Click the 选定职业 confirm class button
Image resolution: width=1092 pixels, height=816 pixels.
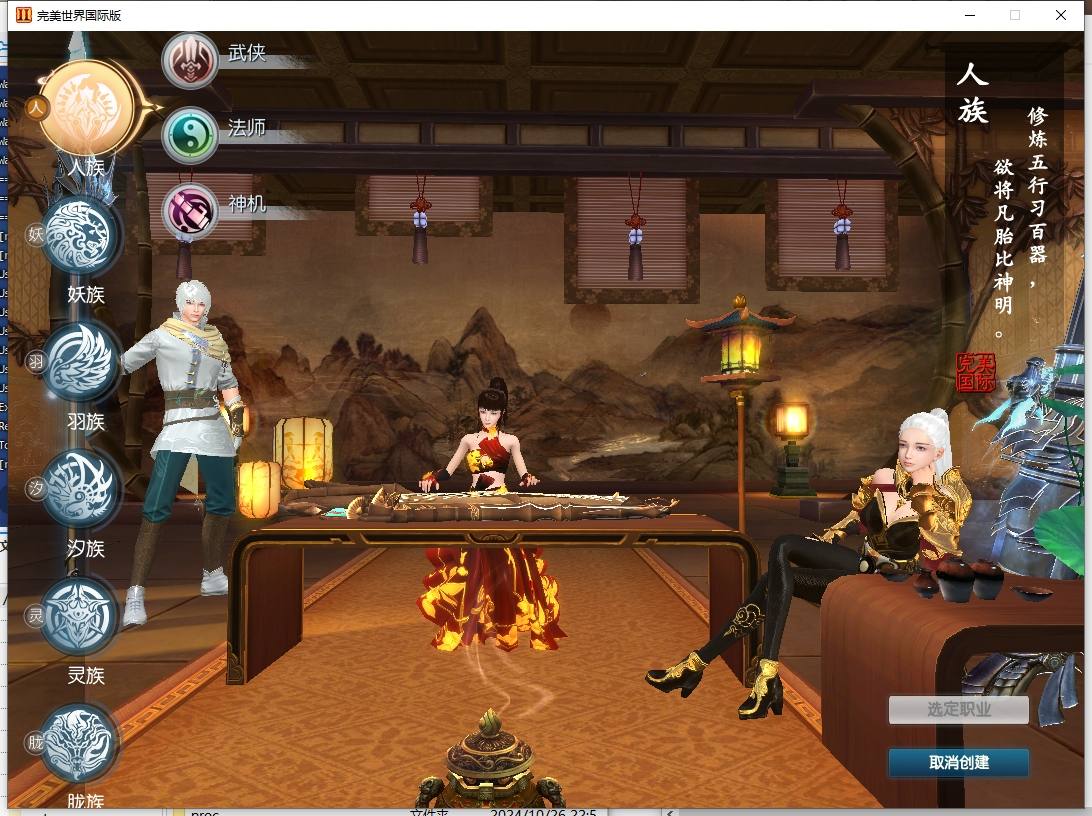(x=958, y=710)
